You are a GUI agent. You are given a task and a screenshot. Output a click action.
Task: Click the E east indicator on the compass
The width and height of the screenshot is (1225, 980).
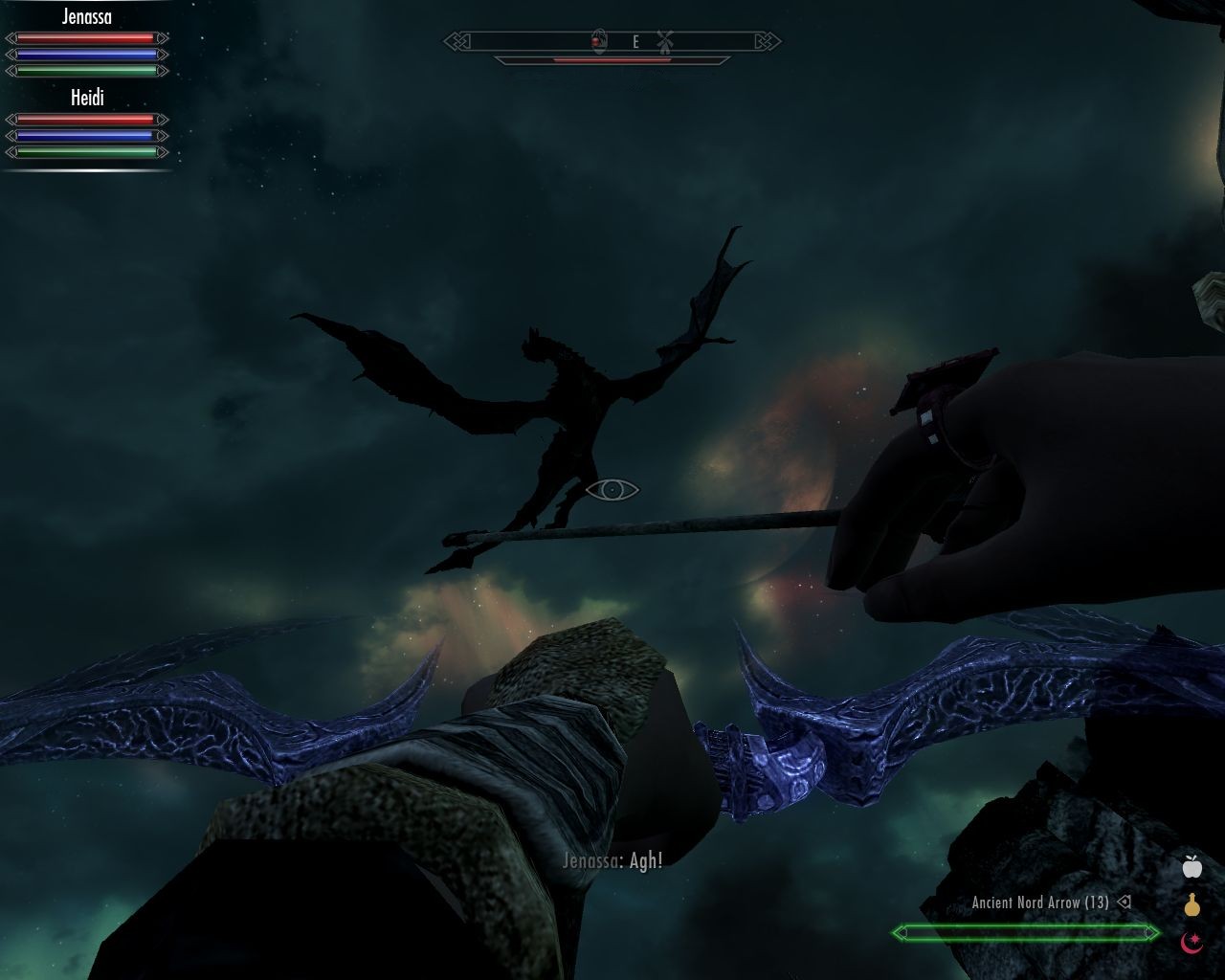click(x=635, y=41)
